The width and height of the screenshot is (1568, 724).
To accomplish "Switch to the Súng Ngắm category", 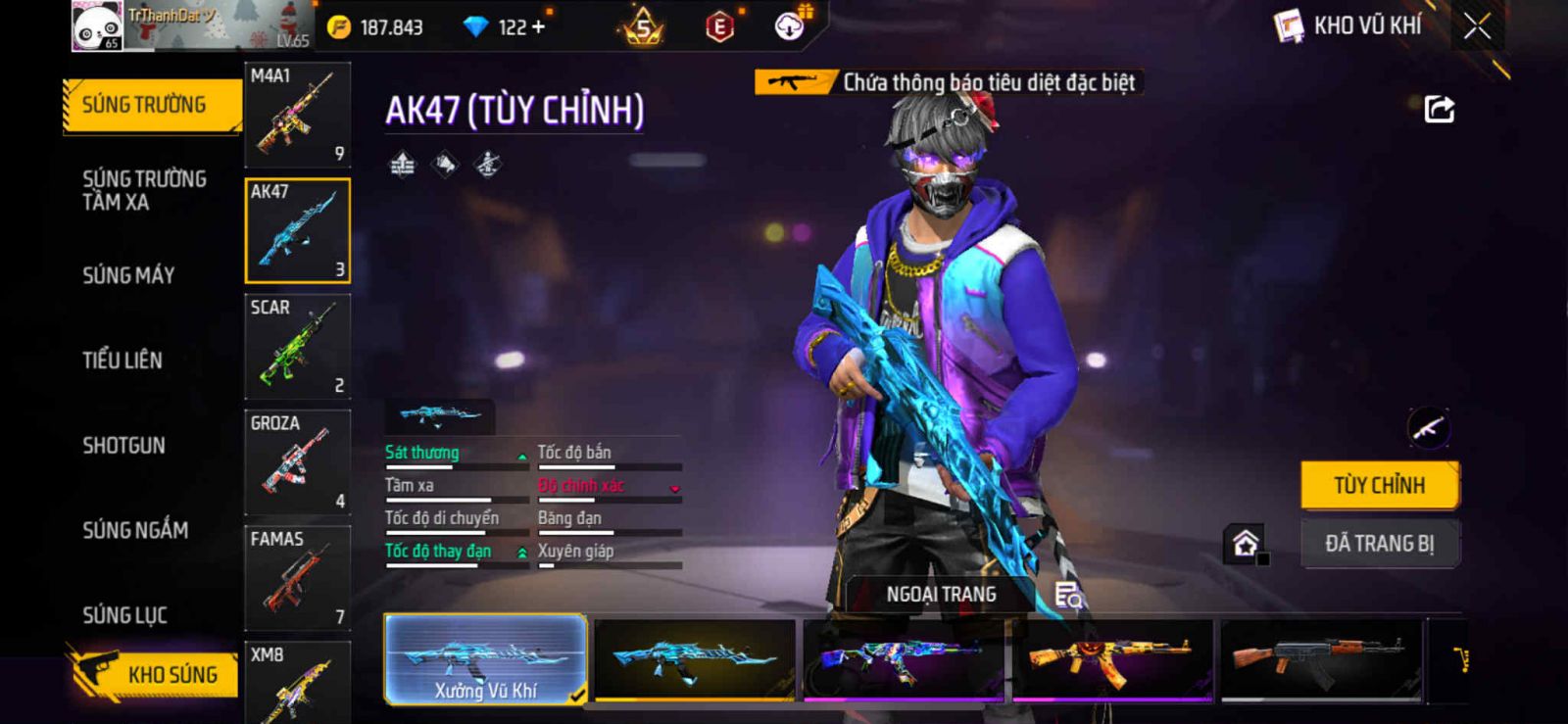I will 135,530.
